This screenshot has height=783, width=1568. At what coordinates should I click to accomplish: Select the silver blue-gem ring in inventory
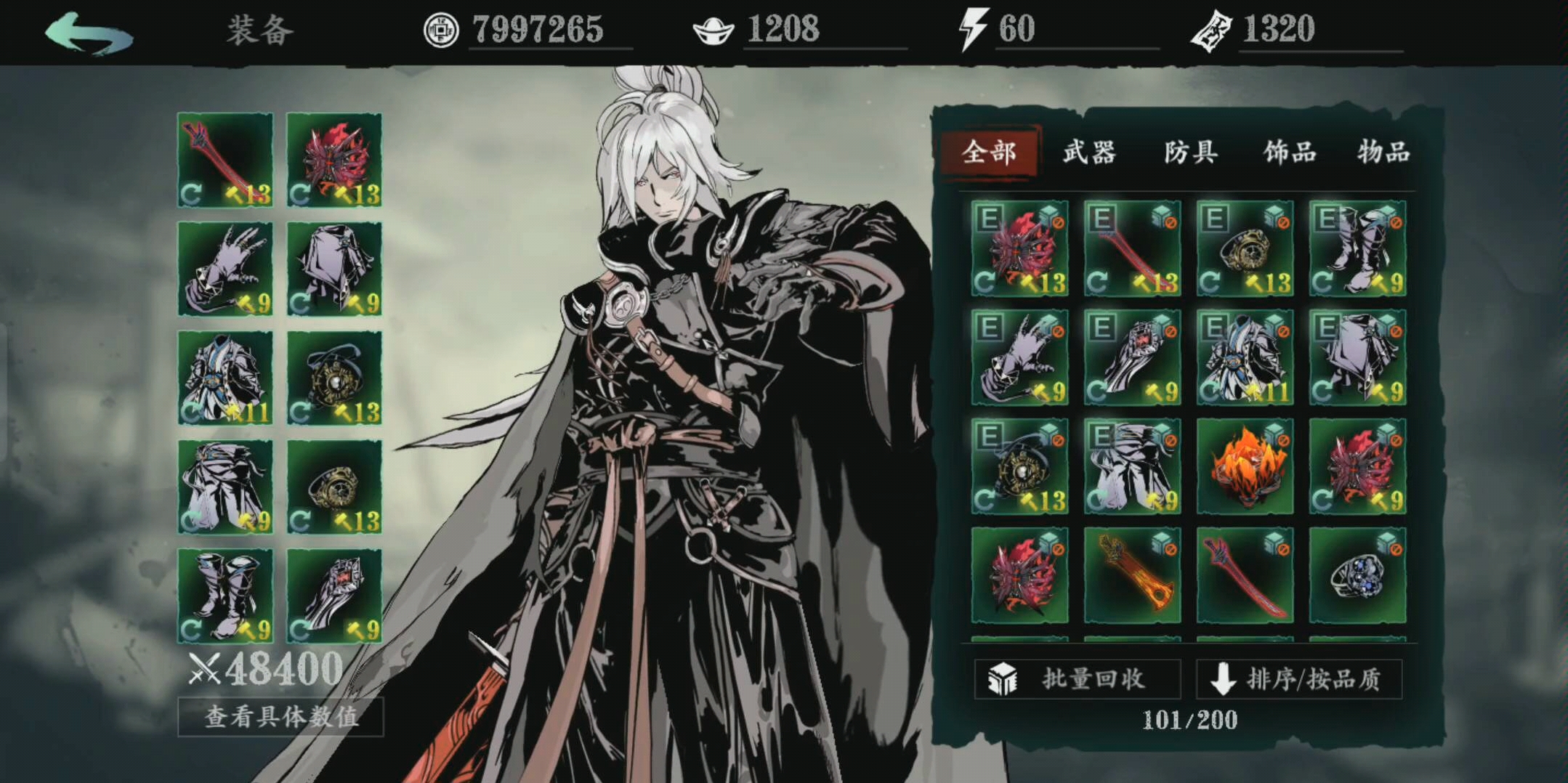tap(1357, 575)
